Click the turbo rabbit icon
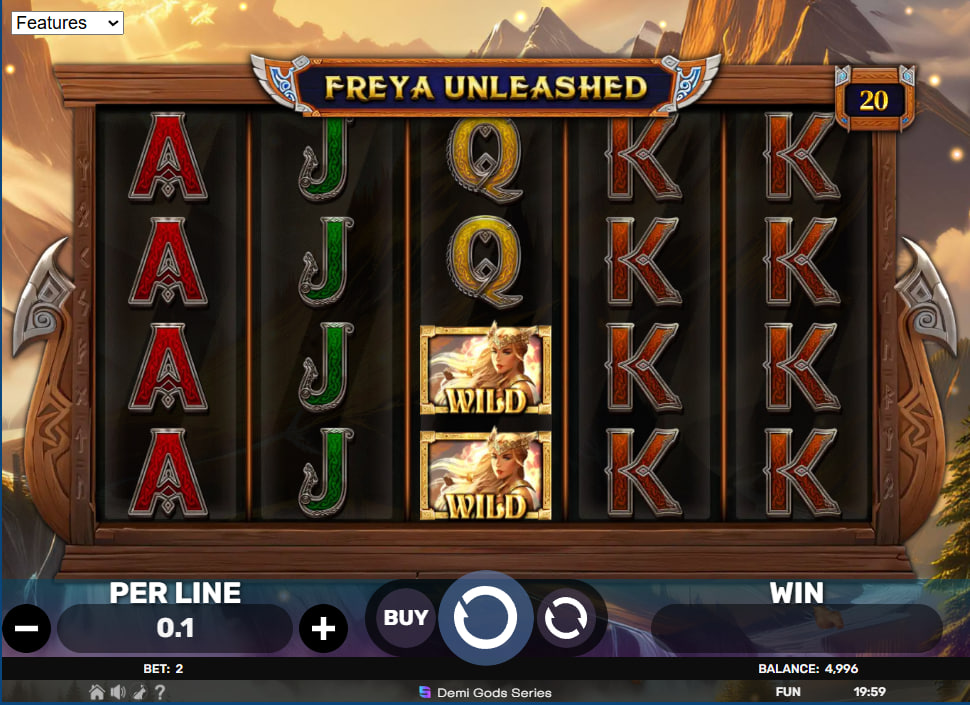970x705 pixels. [x=139, y=692]
